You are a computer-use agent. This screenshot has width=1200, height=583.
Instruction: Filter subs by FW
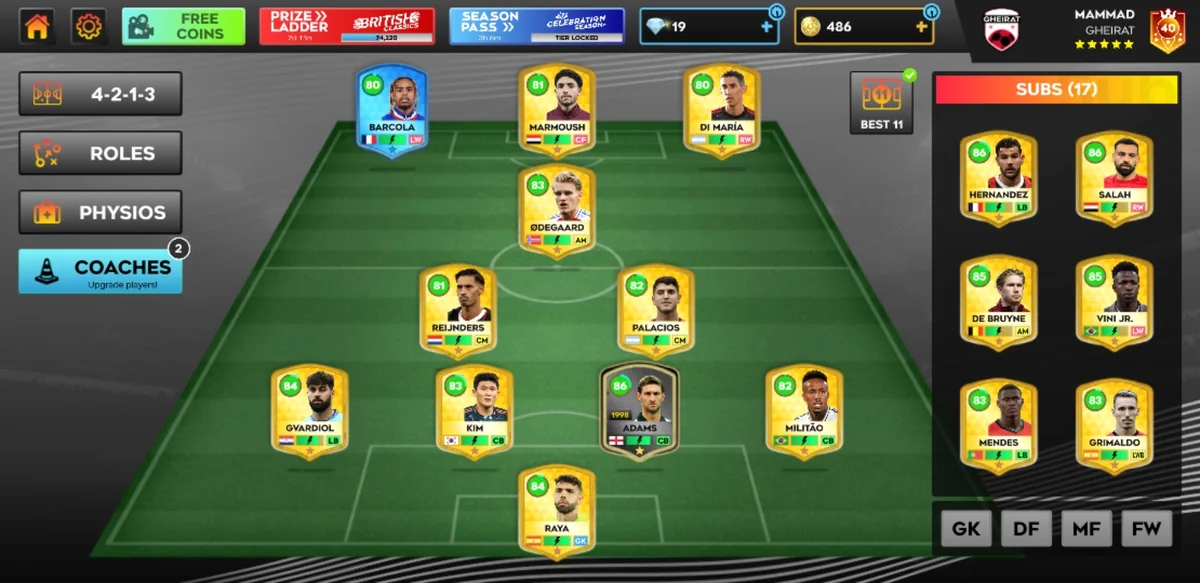click(1146, 529)
